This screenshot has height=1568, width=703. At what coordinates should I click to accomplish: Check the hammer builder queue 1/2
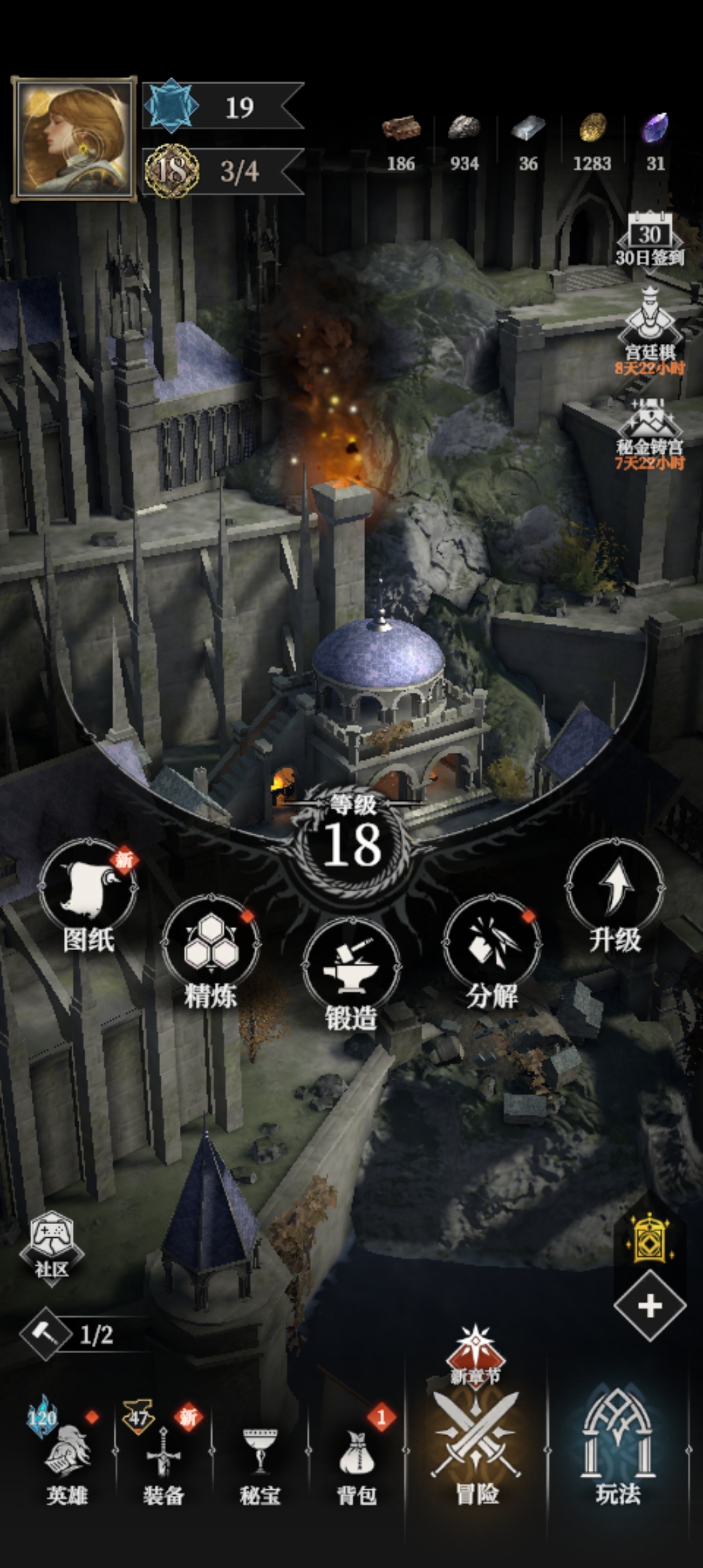click(70, 1335)
